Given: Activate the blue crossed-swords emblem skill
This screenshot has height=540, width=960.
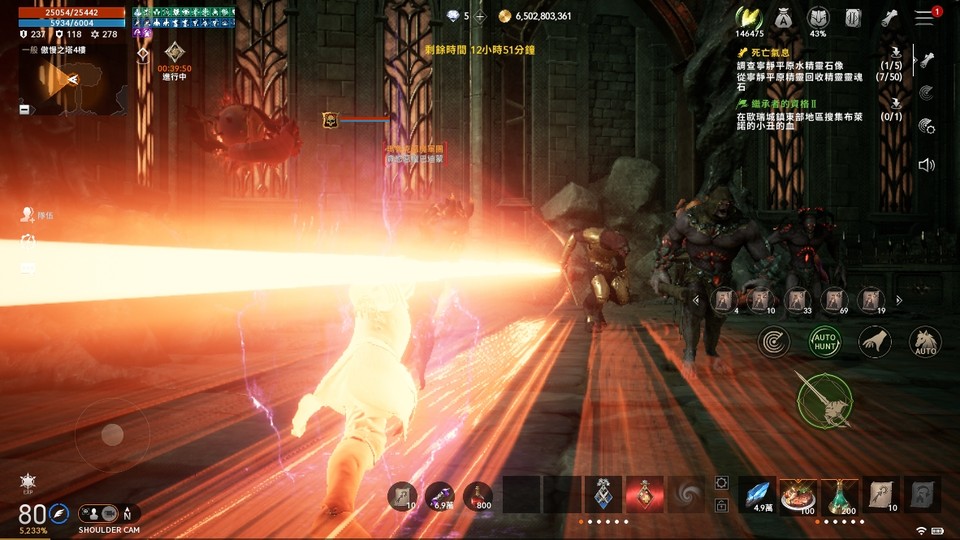Looking at the screenshot, I should coord(604,494).
